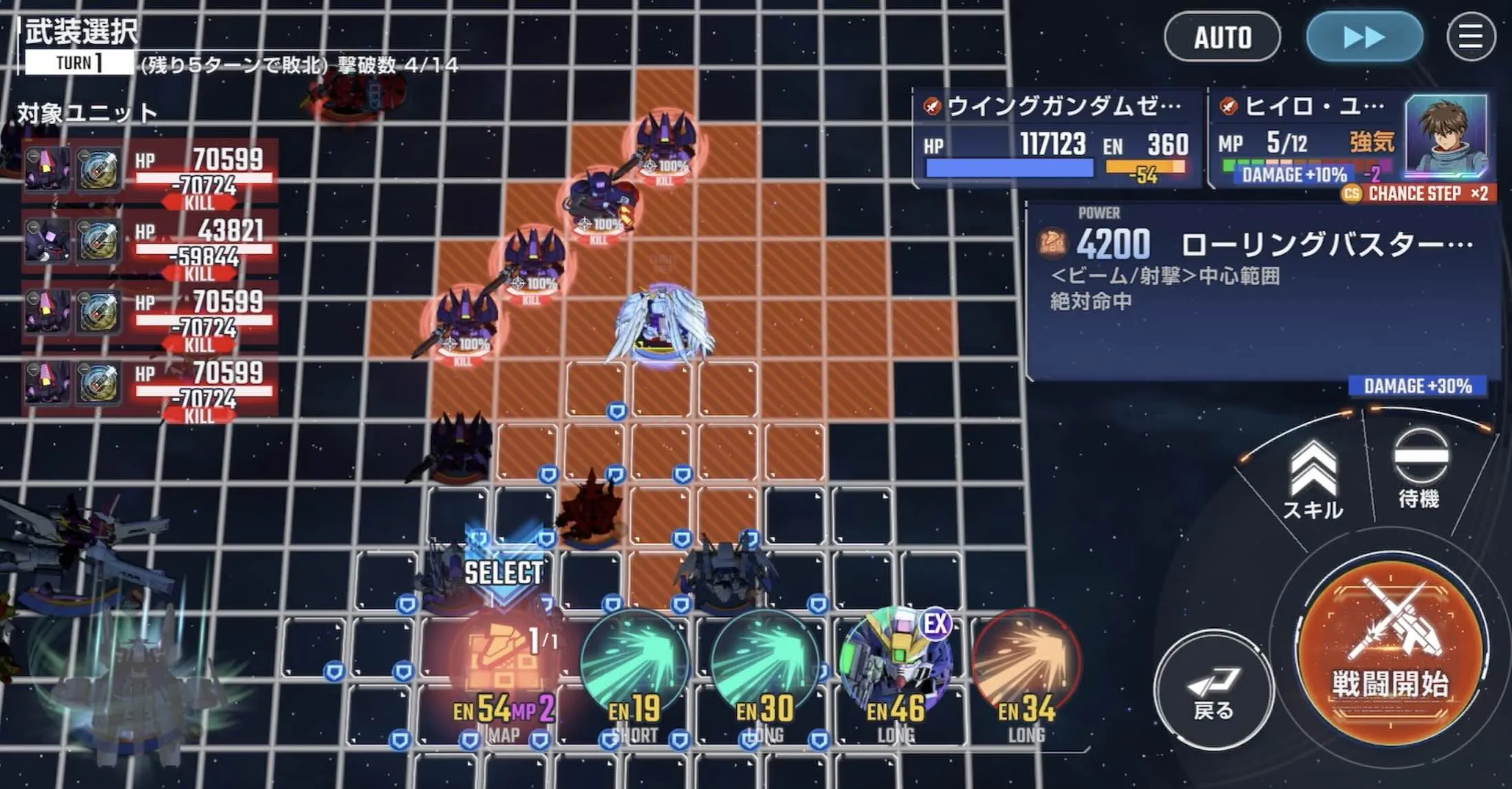Toggle AUTO battle mode
The image size is (1512, 789).
(x=1222, y=38)
